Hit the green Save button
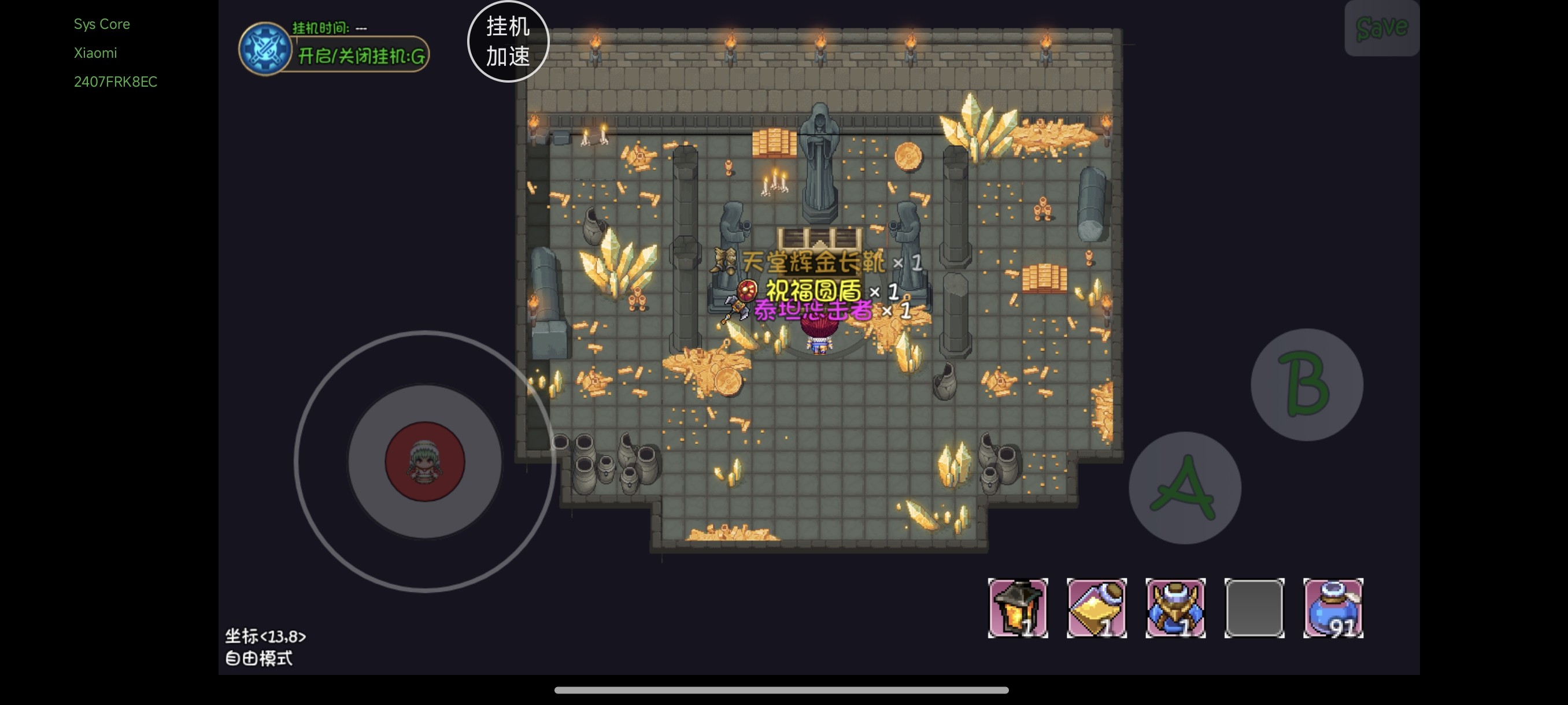 pos(1381,28)
